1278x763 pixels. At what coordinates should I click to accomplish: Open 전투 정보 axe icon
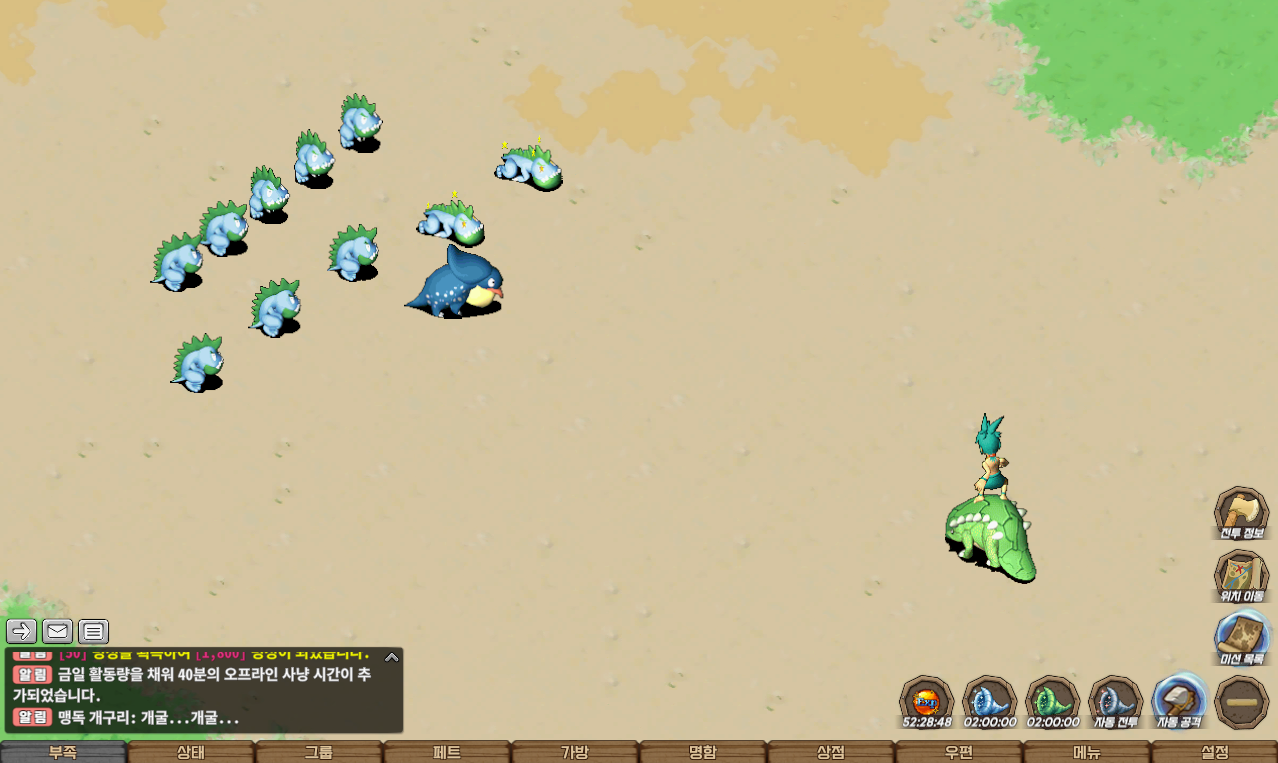click(1241, 511)
